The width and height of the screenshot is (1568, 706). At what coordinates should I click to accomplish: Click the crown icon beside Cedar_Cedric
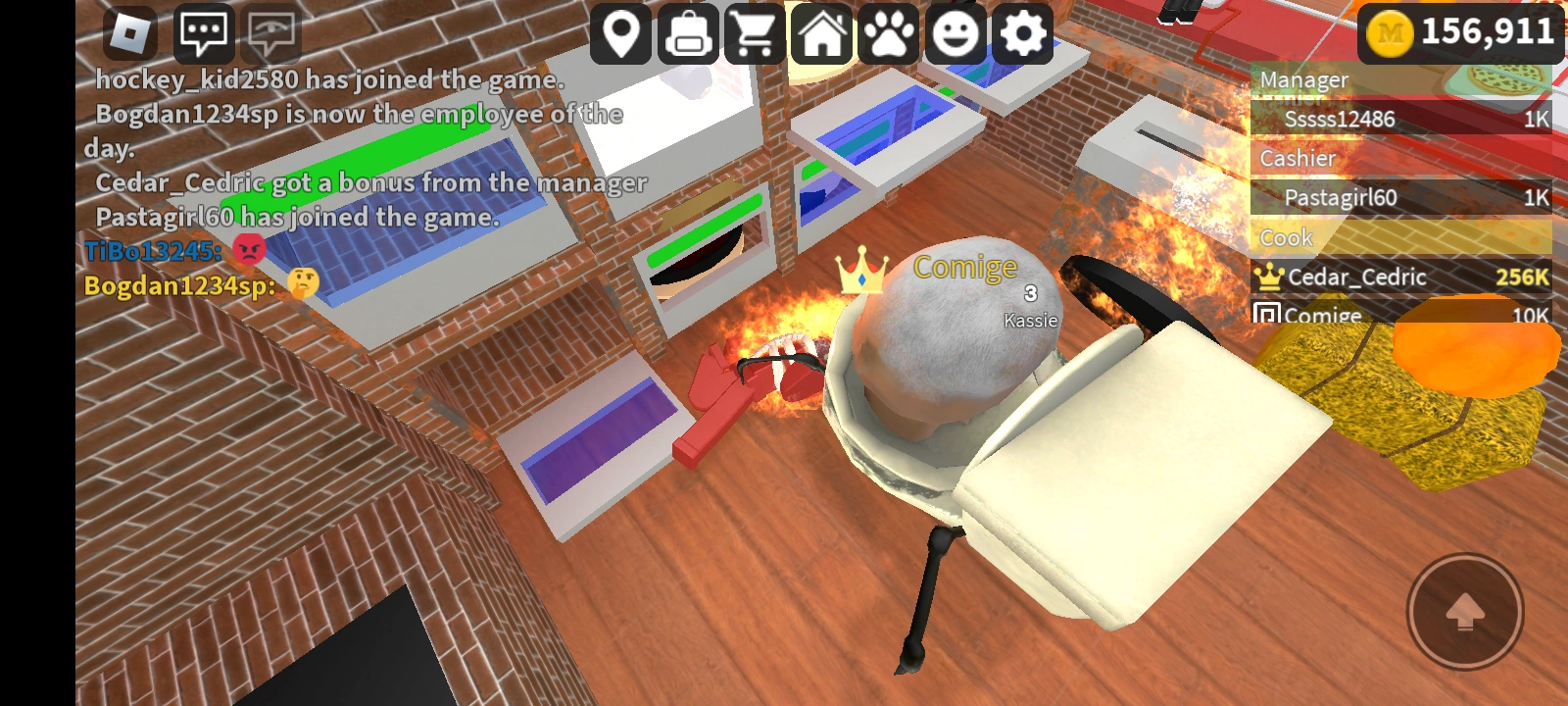coord(1271,277)
